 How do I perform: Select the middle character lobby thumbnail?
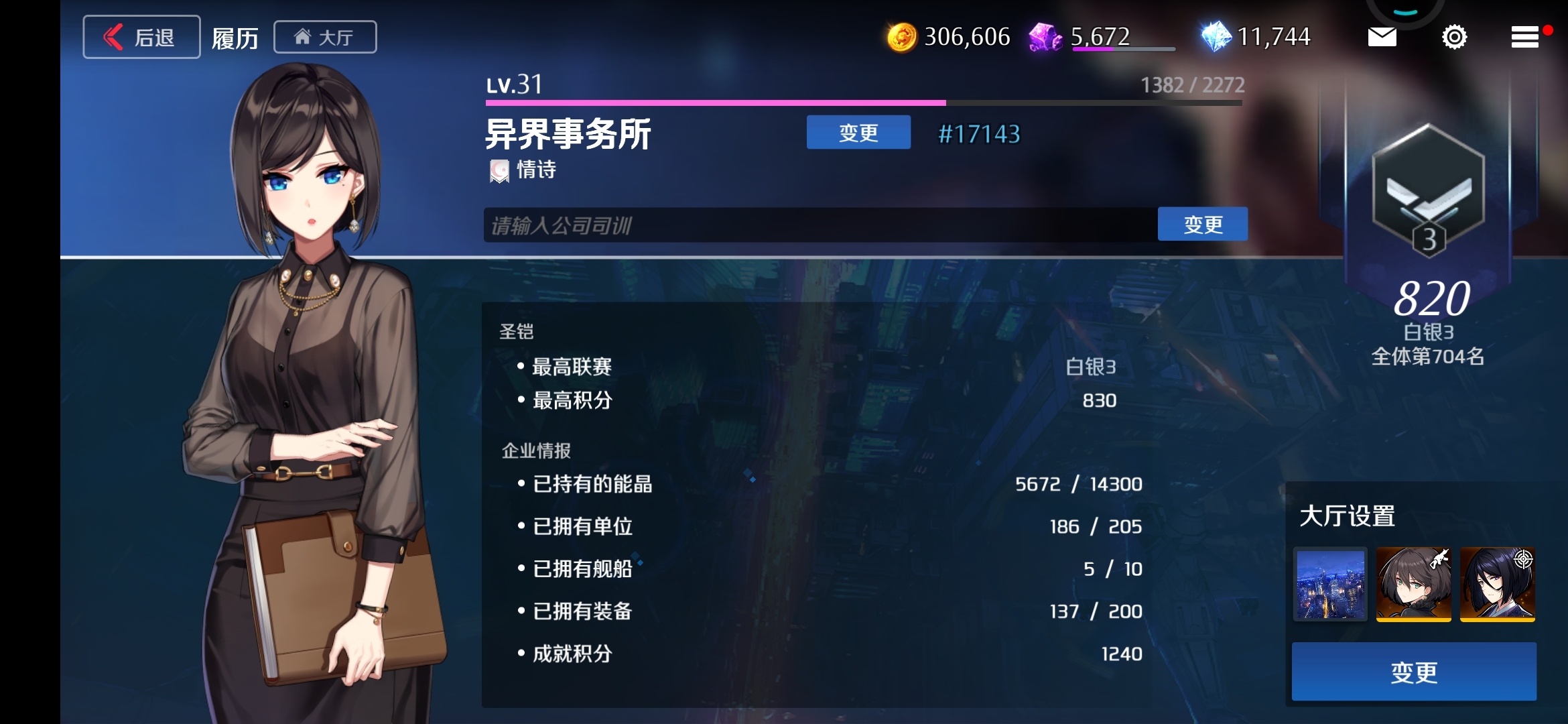[x=1414, y=585]
